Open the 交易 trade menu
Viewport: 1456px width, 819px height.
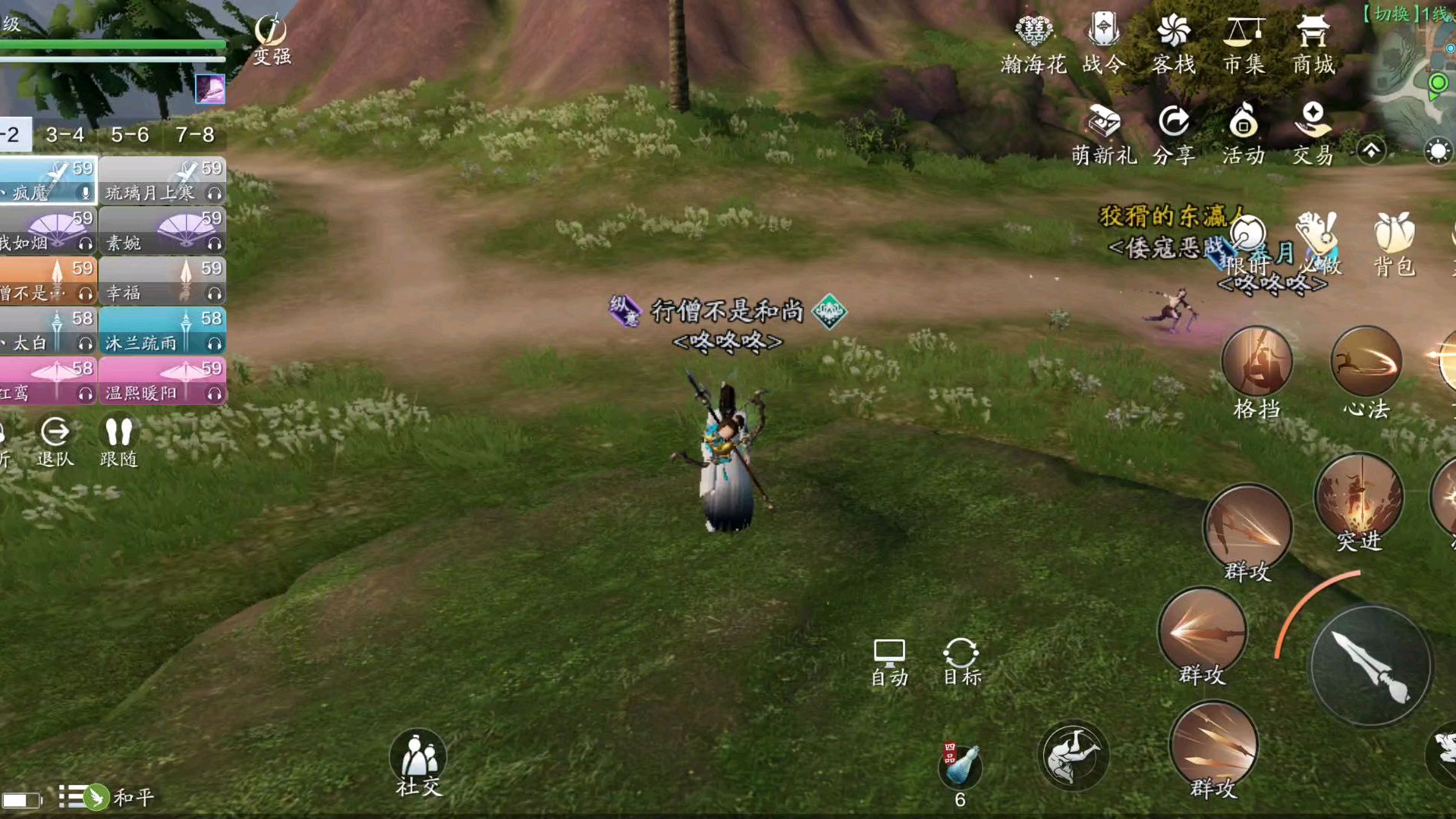(1313, 134)
